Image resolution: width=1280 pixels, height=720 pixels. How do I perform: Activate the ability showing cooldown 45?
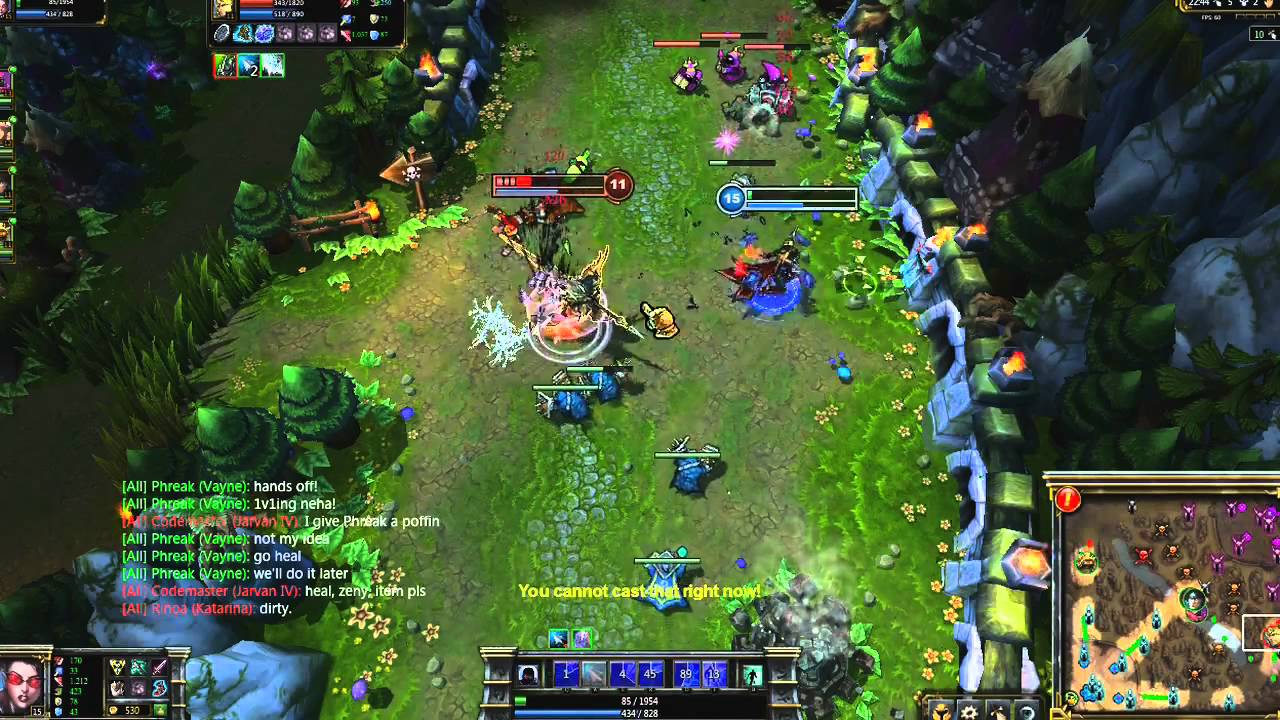point(650,674)
